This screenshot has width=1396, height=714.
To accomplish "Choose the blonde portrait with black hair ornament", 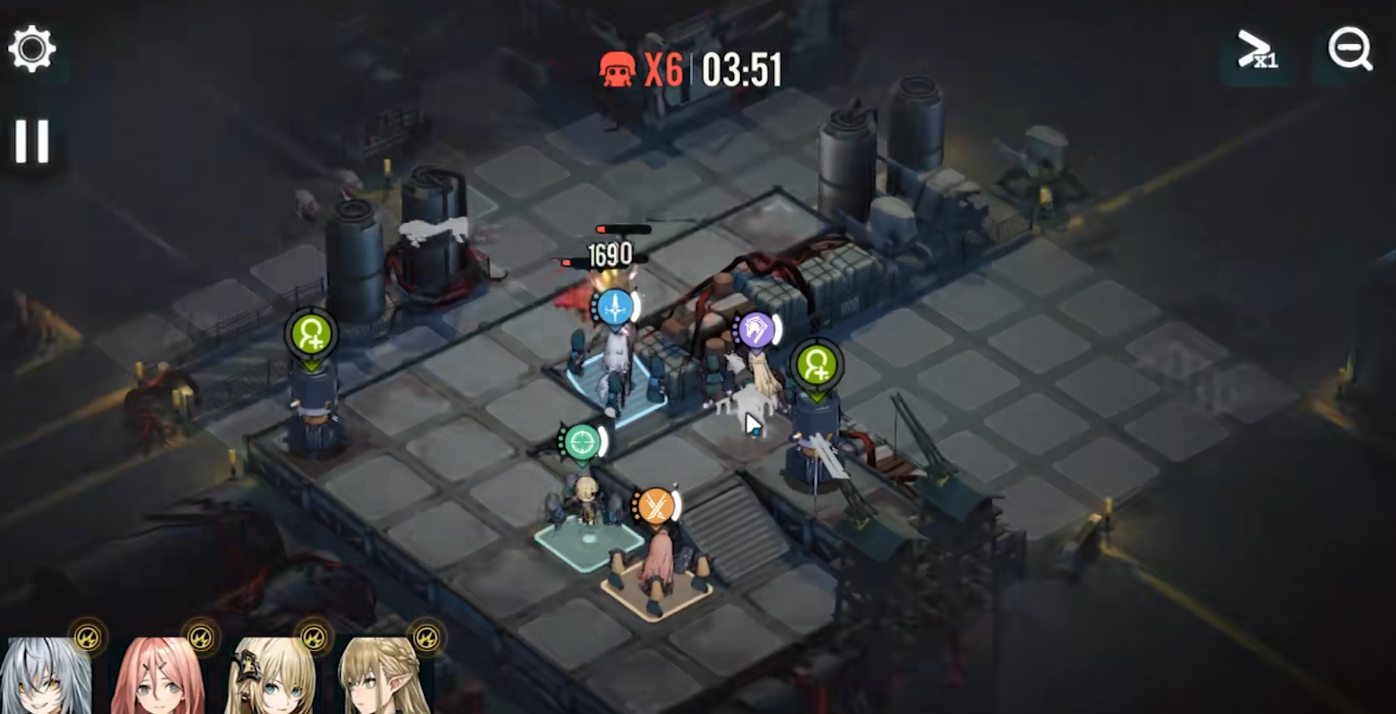I will (x=270, y=677).
